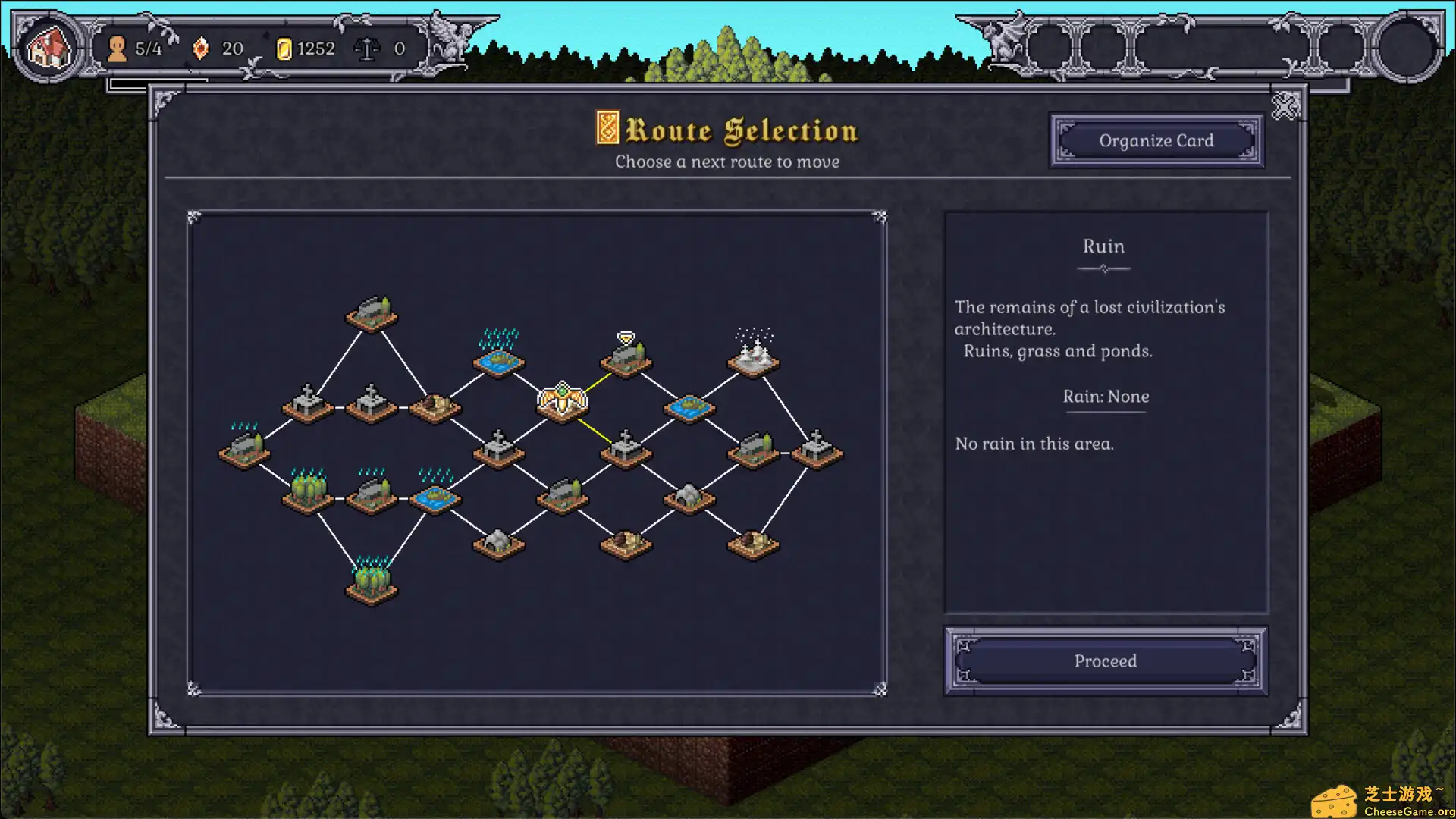Open the Organize Card screen
1456x819 pixels.
1156,140
